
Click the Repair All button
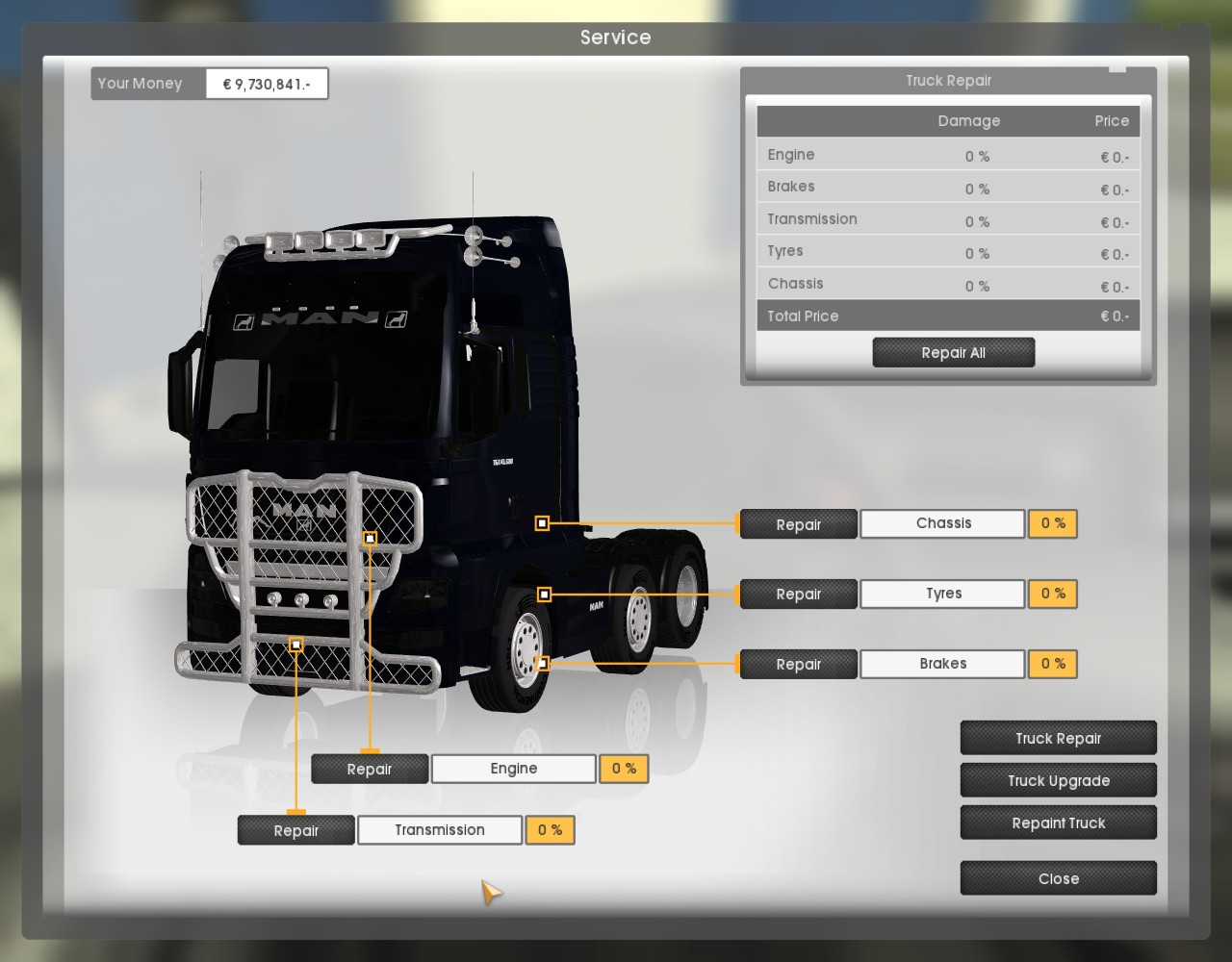(953, 353)
